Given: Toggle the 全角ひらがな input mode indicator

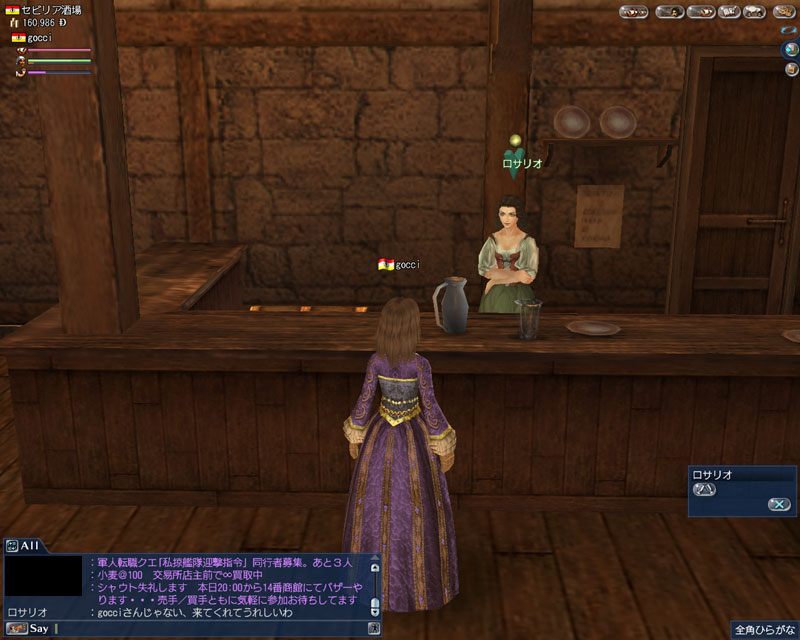Looking at the screenshot, I should point(762,630).
